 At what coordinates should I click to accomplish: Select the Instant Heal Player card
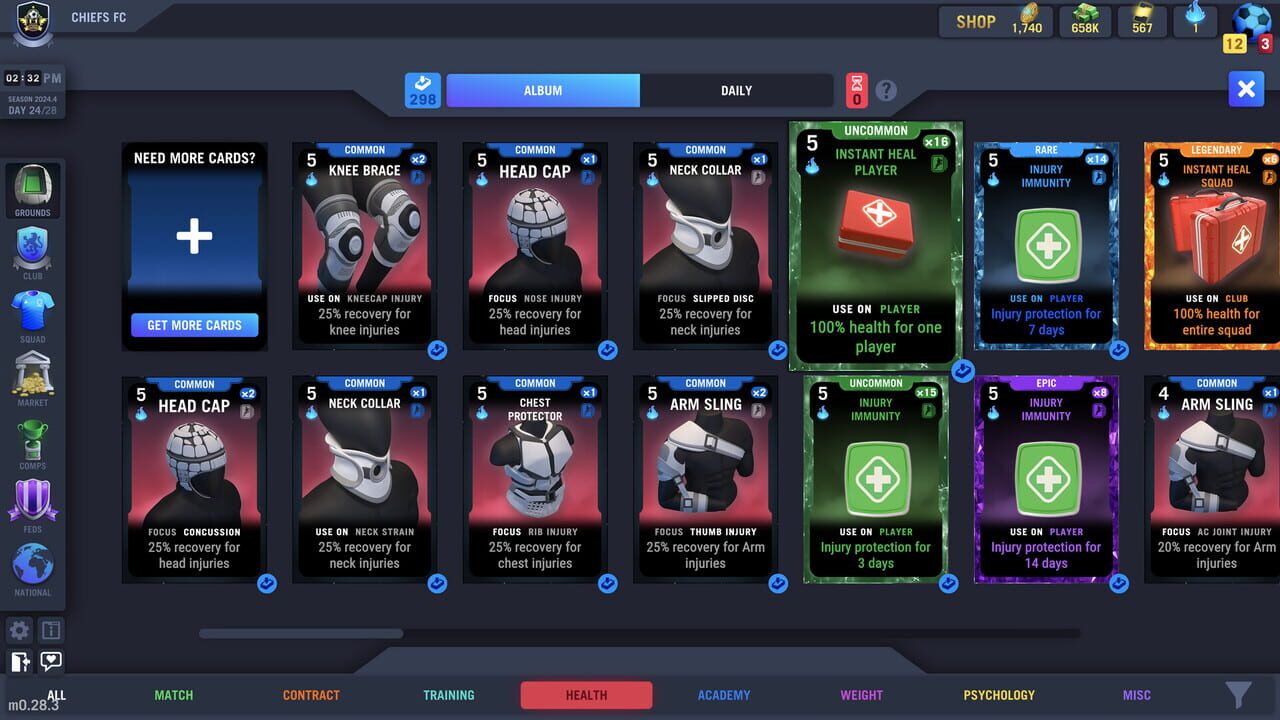click(876, 245)
